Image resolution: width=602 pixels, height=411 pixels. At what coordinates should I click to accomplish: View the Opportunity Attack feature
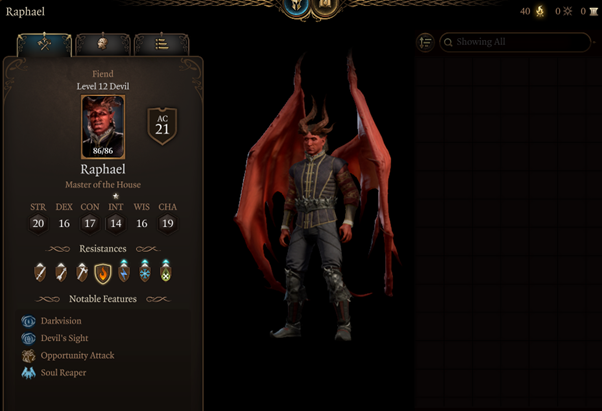pyautogui.click(x=76, y=355)
